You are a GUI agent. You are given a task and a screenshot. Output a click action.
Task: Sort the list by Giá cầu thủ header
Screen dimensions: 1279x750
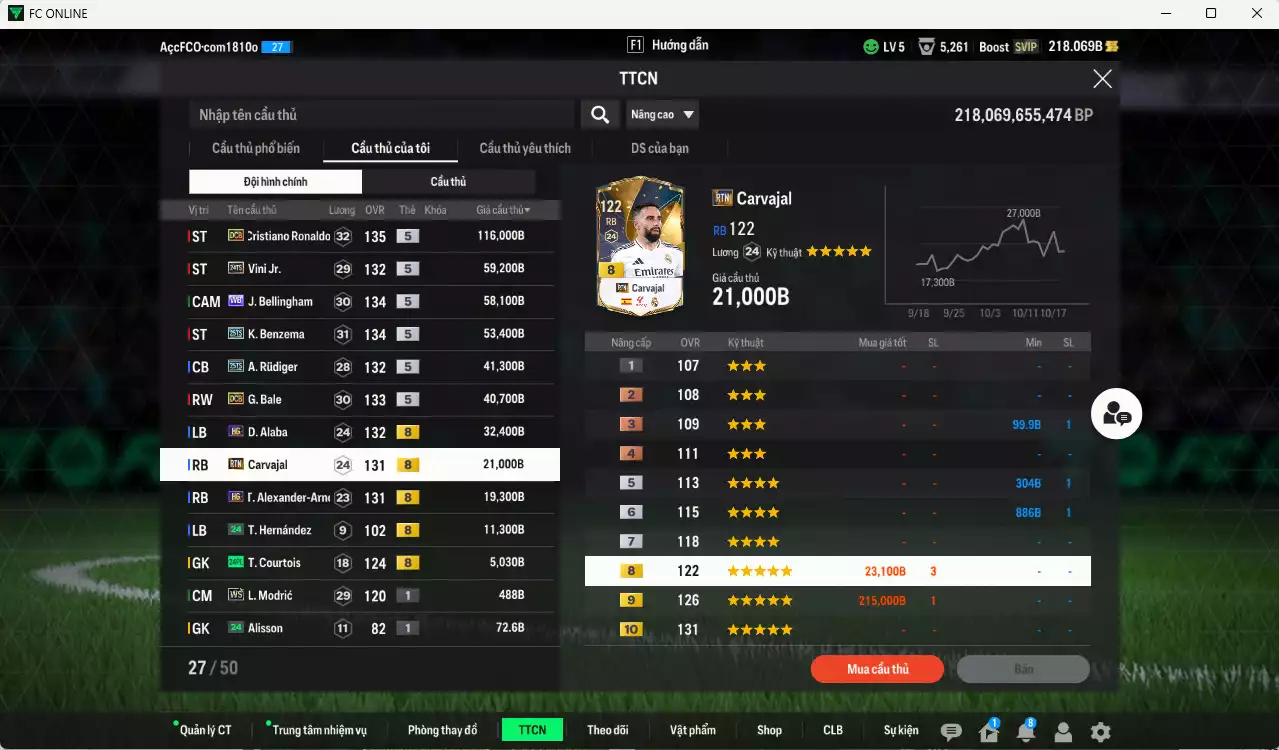pos(503,210)
